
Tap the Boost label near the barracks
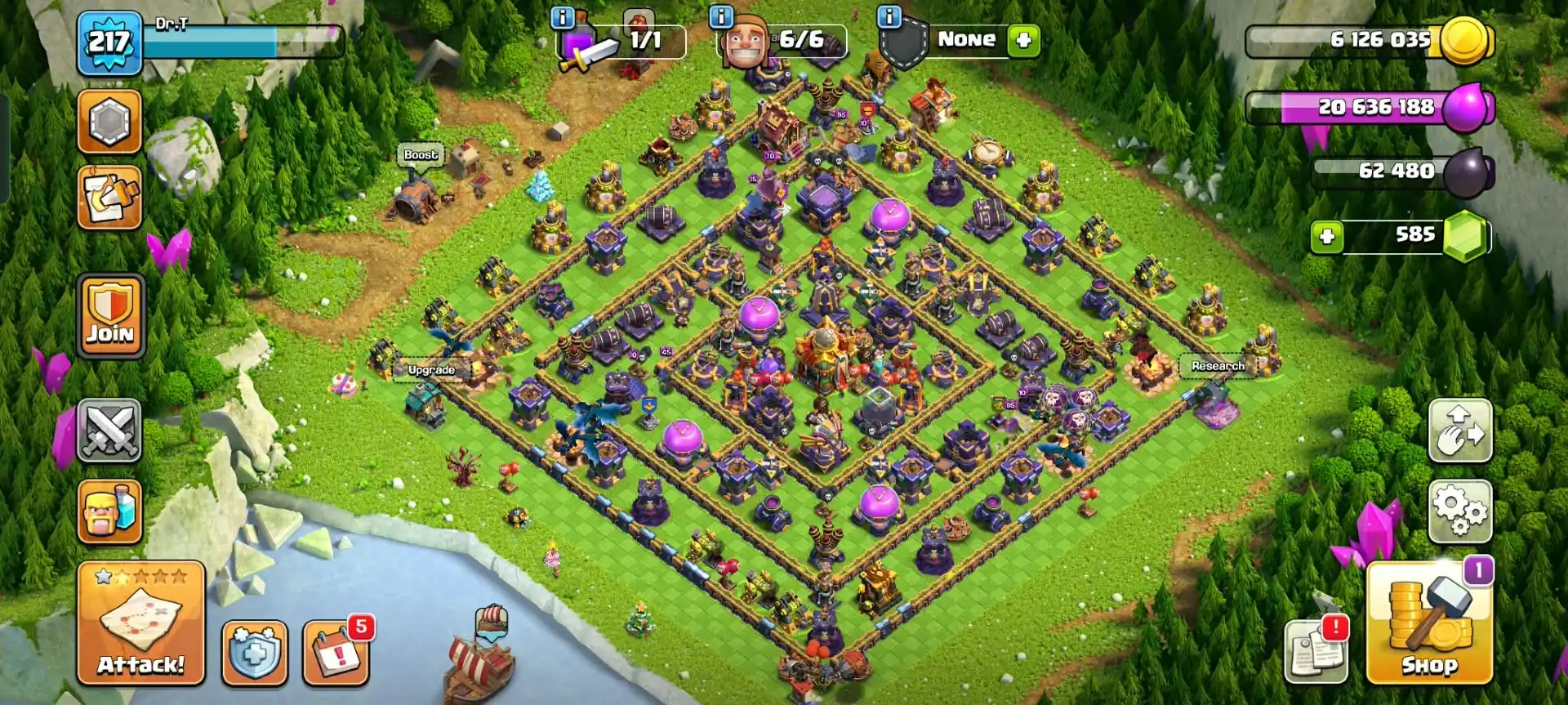tap(422, 153)
